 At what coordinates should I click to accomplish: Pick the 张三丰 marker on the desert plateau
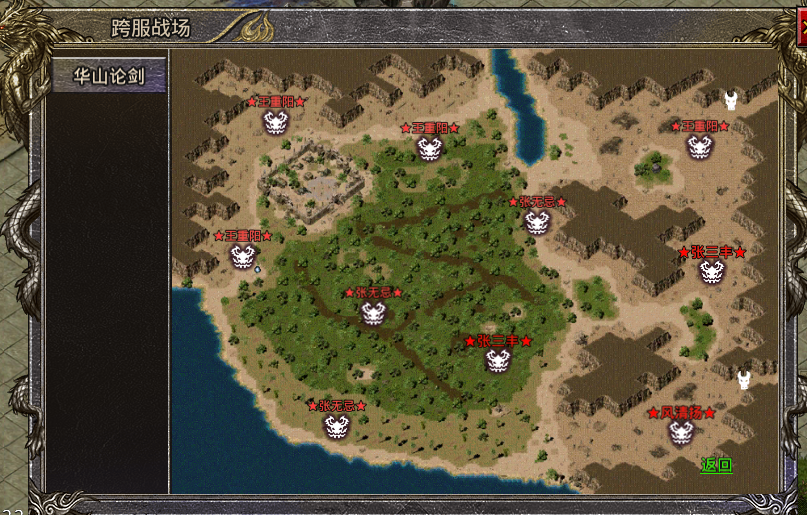tap(711, 271)
